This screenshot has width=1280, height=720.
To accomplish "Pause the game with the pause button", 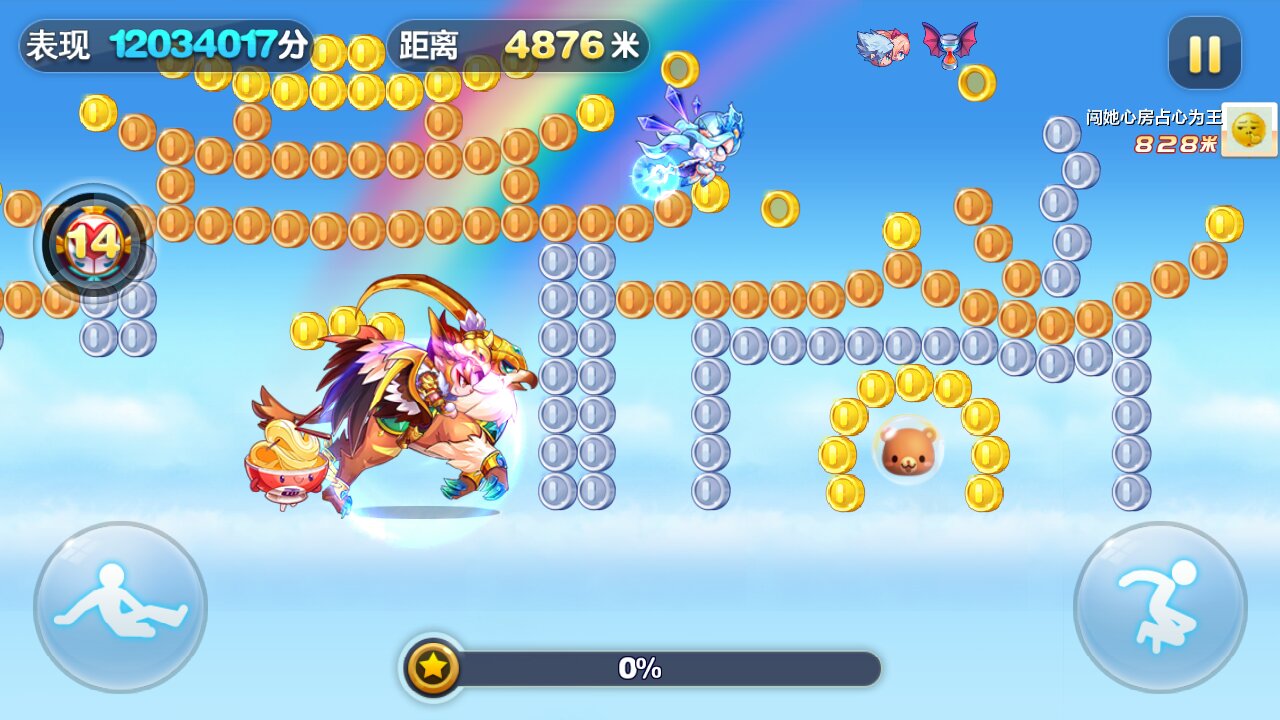I will click(1204, 53).
